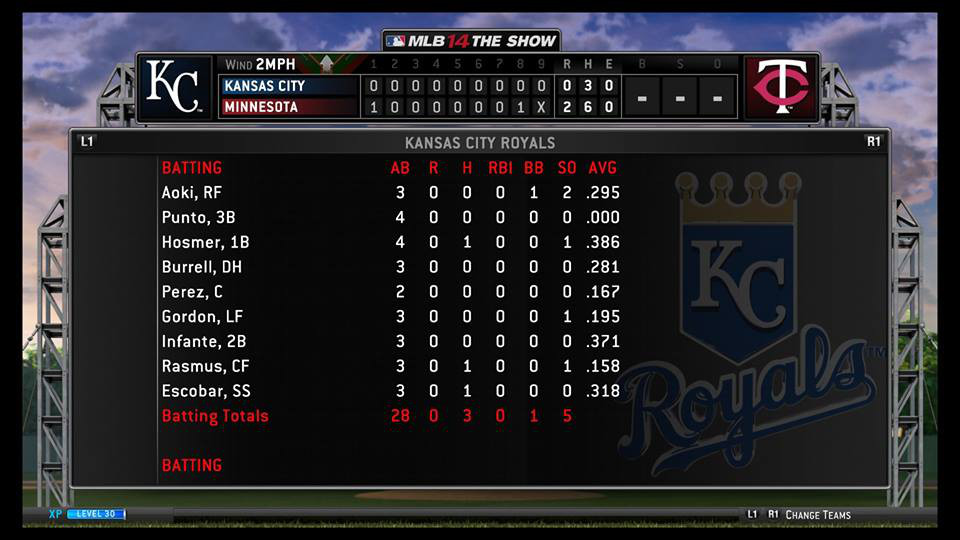Click the Kansas City Royals scoreboard logo
Screen dimensions: 960x540
[x=174, y=87]
